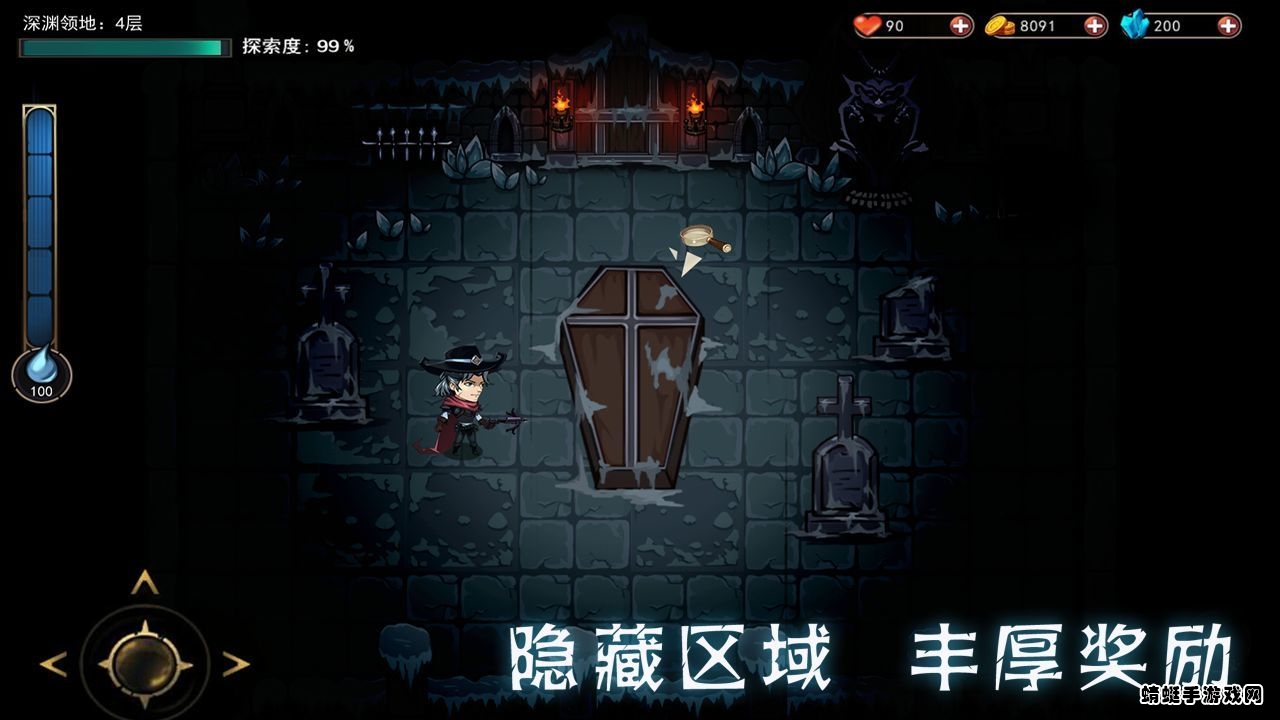Select the hat-wearing gunslinger character
Image resolution: width=1280 pixels, height=720 pixels.
pos(465,405)
